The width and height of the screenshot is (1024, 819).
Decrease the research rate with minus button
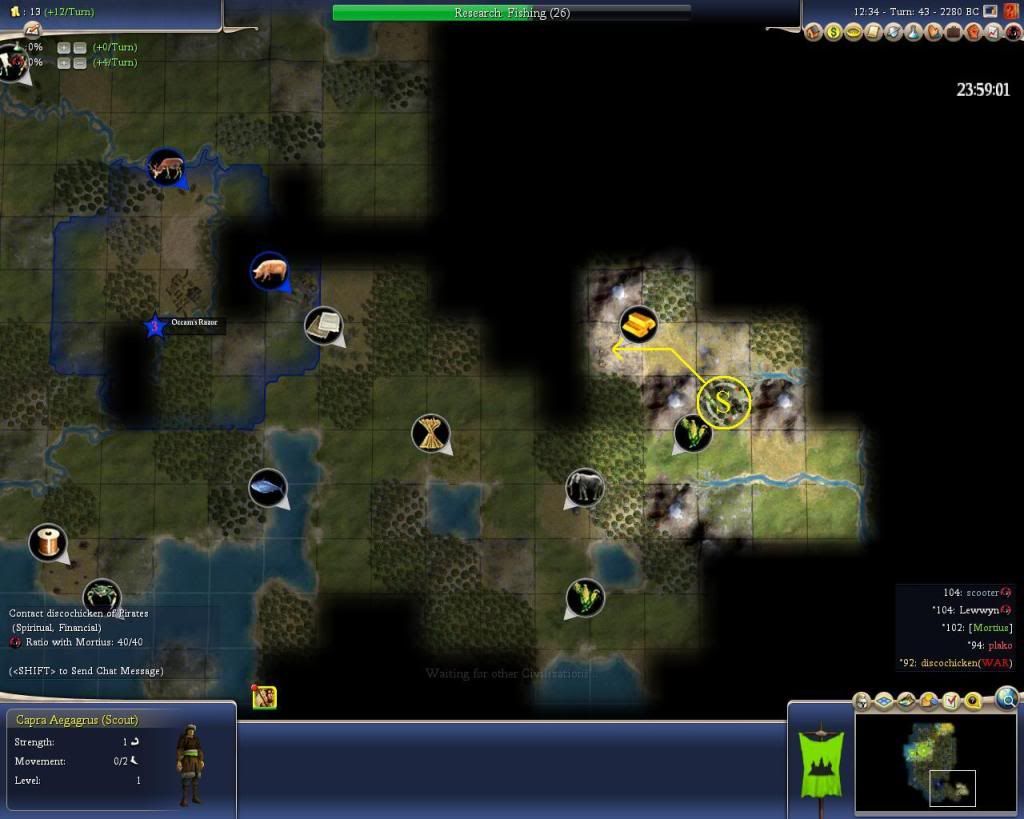(80, 47)
